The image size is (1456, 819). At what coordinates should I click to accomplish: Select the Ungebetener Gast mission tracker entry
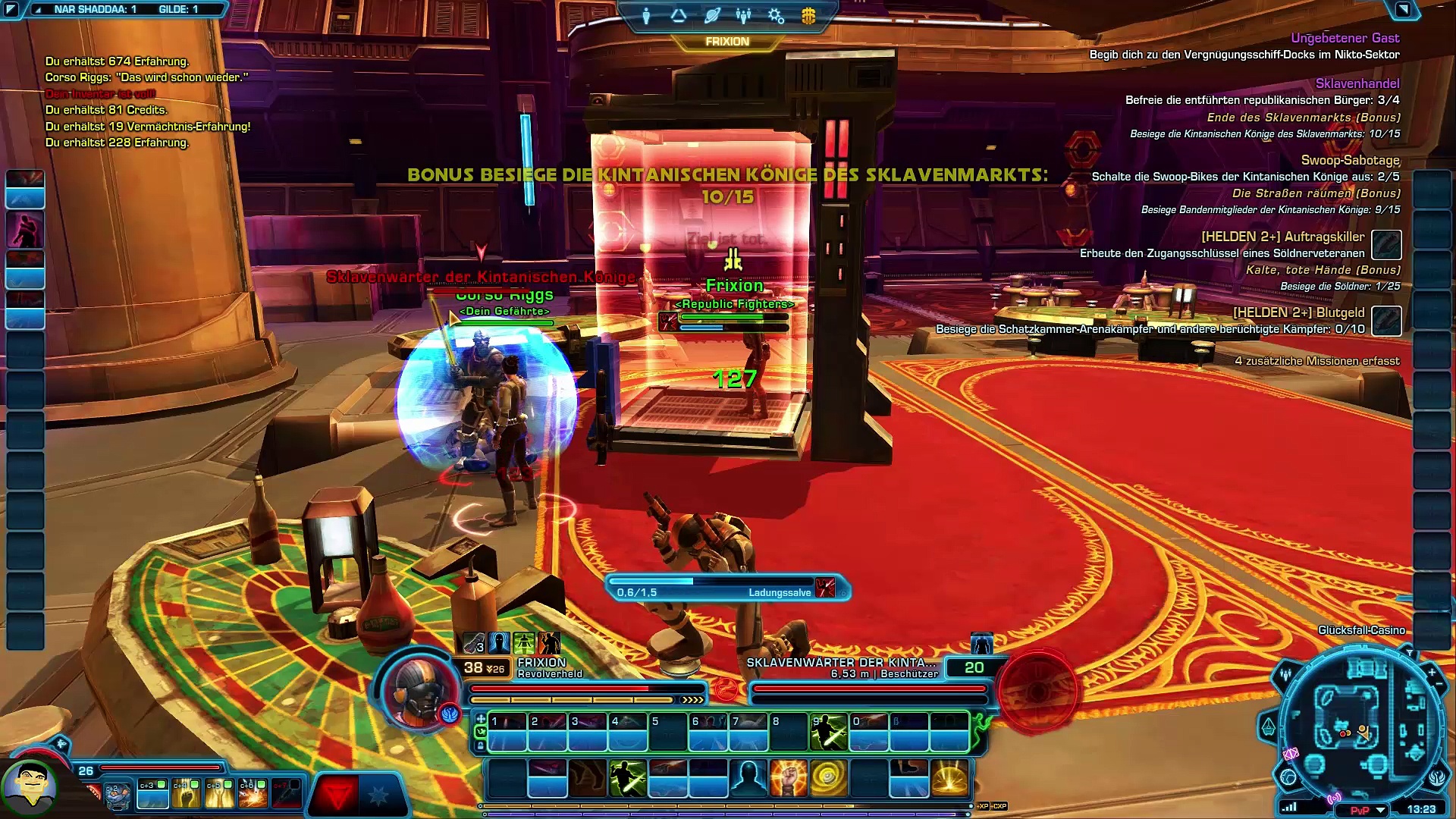(x=1345, y=38)
